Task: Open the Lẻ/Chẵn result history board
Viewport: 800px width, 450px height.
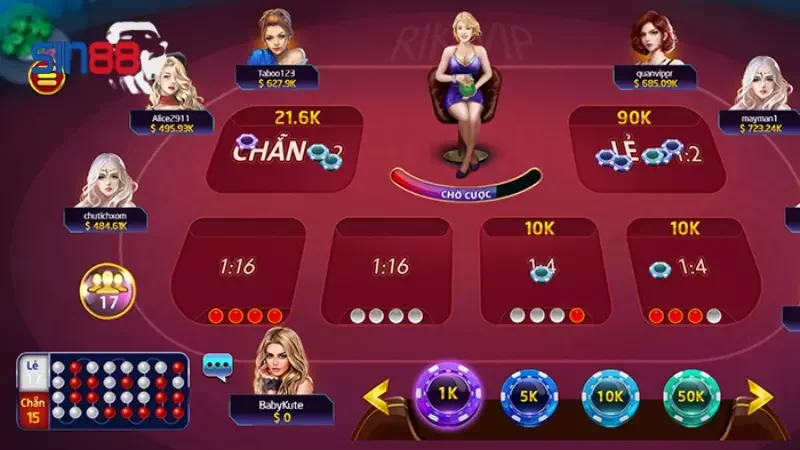Action: (102, 391)
